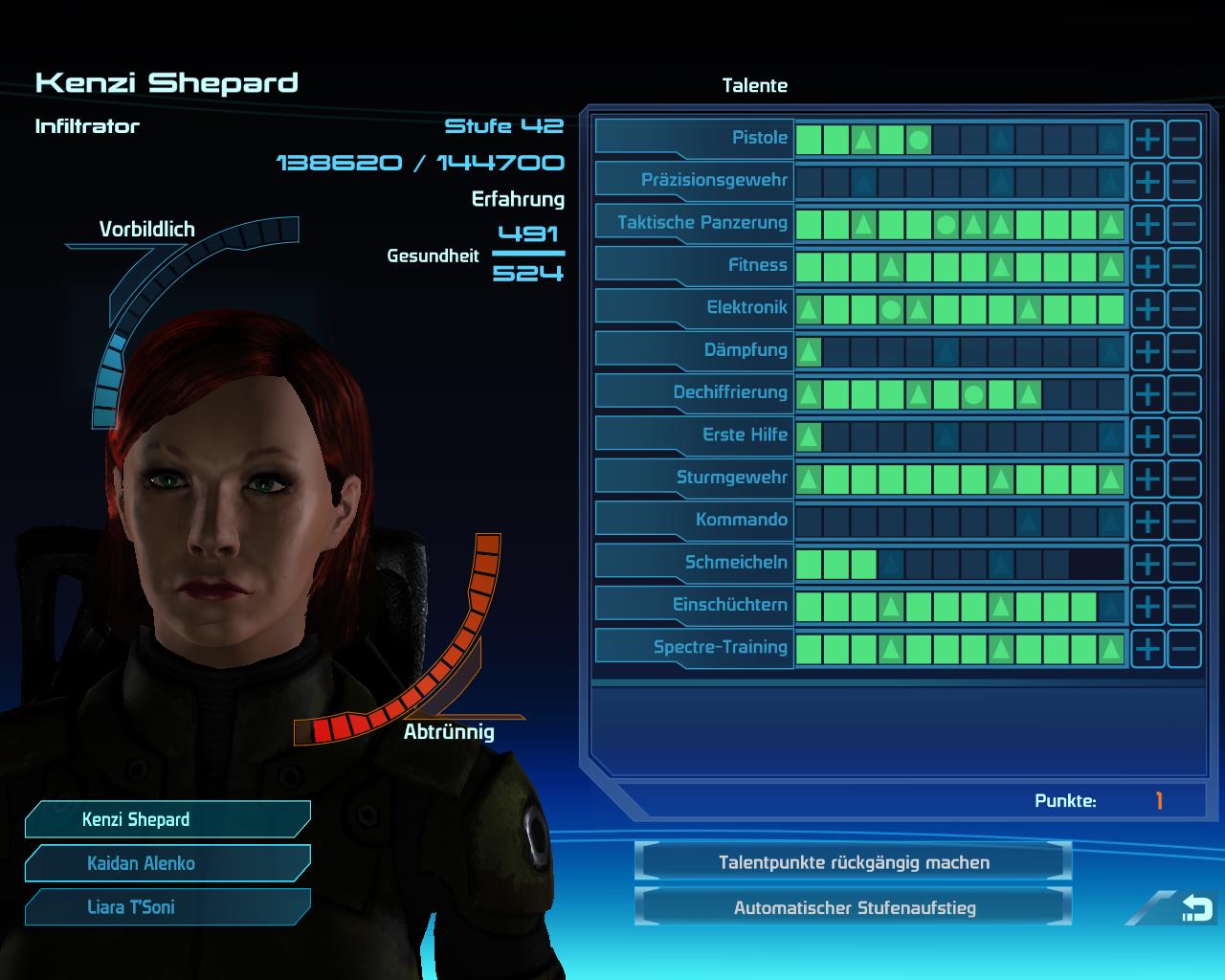The image size is (1225, 980).
Task: Remove a point from Taktische Panzerung
Action: pyautogui.click(x=1184, y=225)
